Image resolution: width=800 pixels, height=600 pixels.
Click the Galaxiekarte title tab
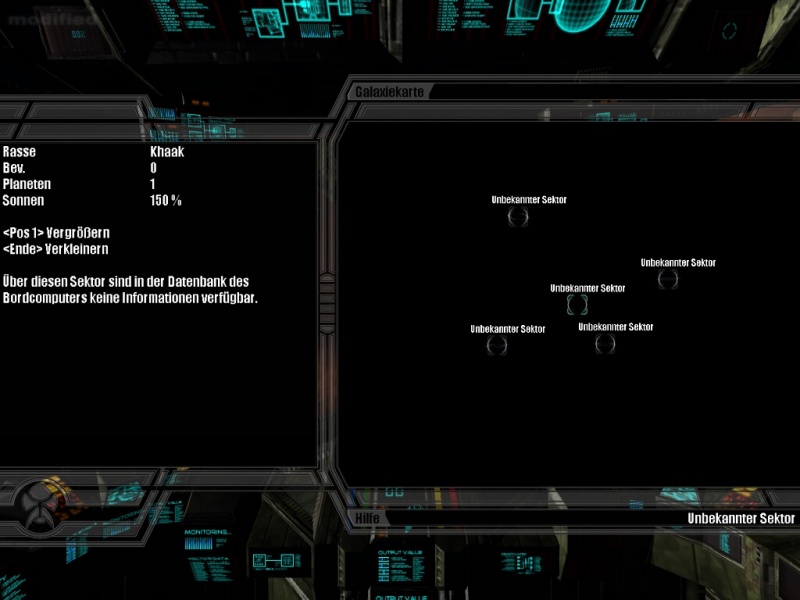[x=390, y=92]
